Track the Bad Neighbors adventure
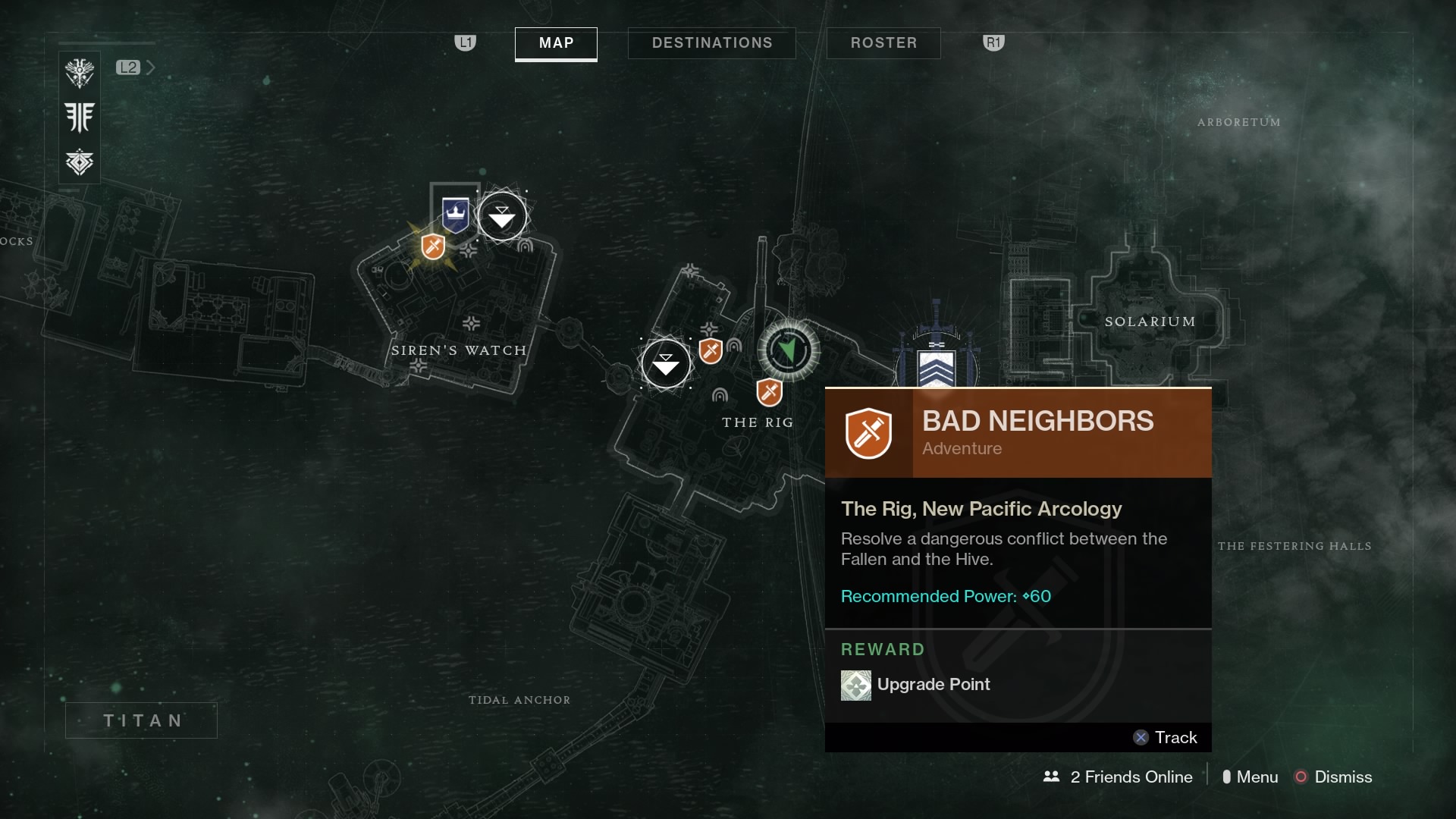 (x=1166, y=737)
